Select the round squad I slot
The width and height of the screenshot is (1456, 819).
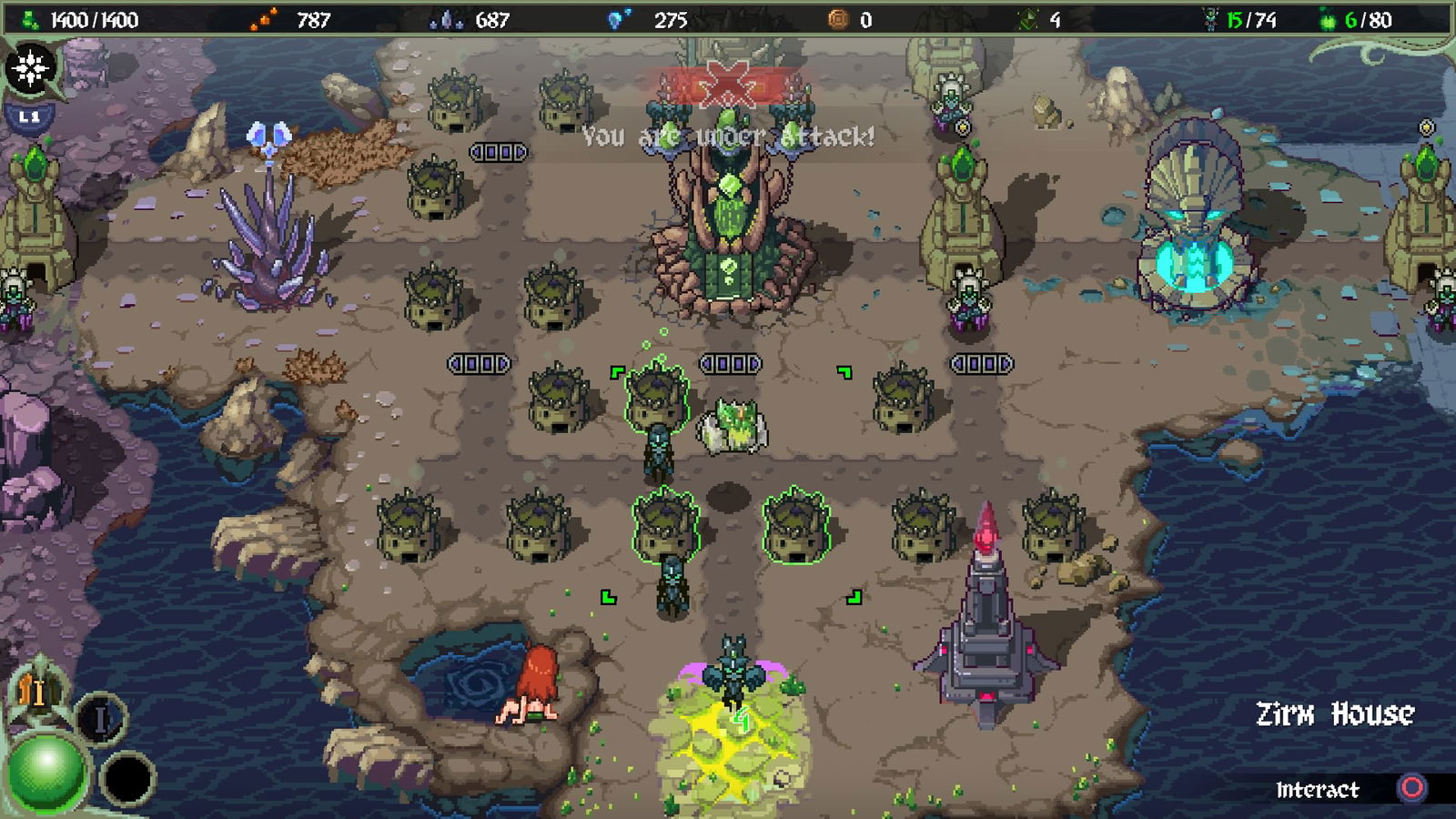coord(100,719)
